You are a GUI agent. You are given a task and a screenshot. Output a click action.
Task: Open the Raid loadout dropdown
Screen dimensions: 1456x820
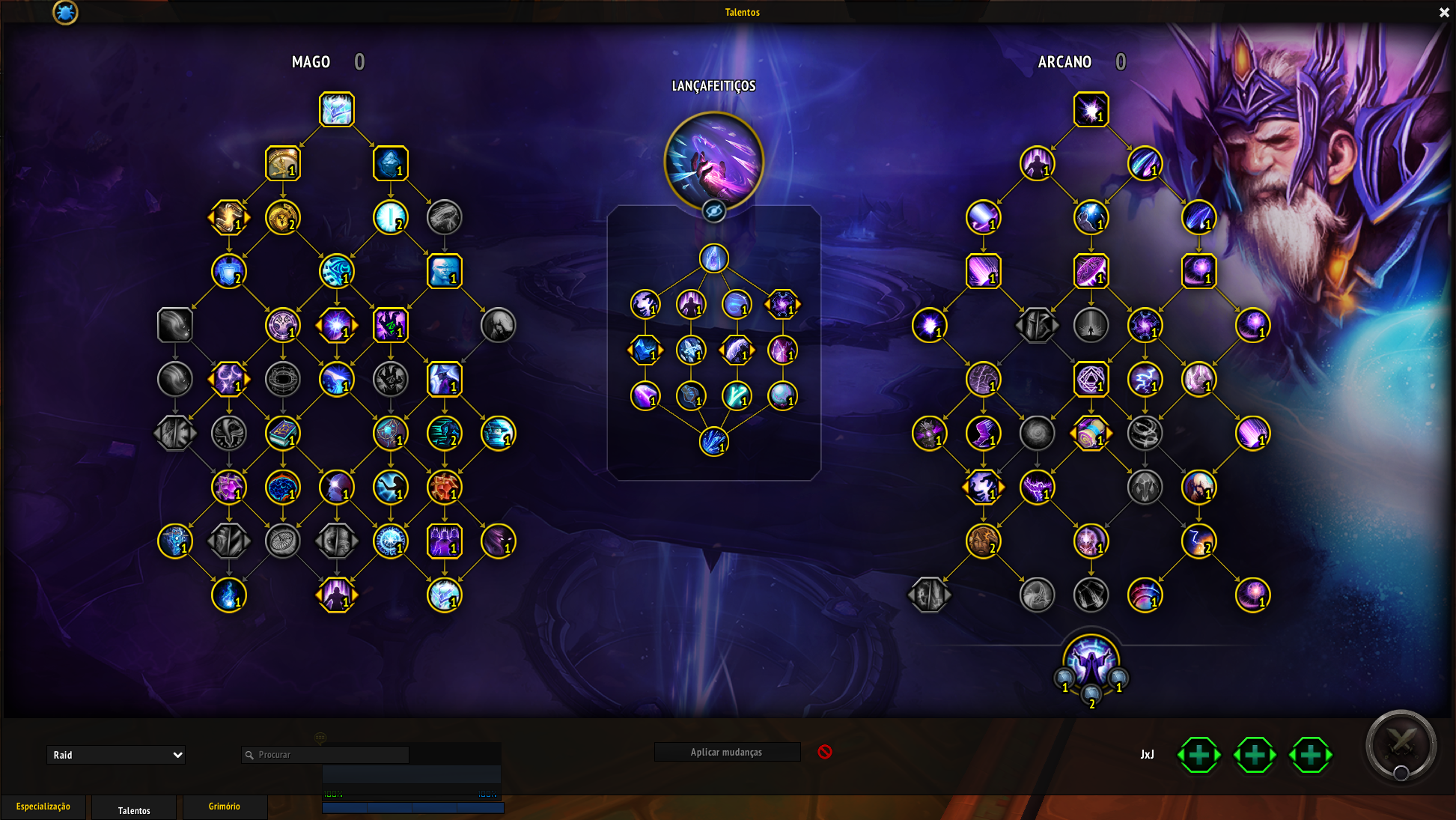point(116,755)
